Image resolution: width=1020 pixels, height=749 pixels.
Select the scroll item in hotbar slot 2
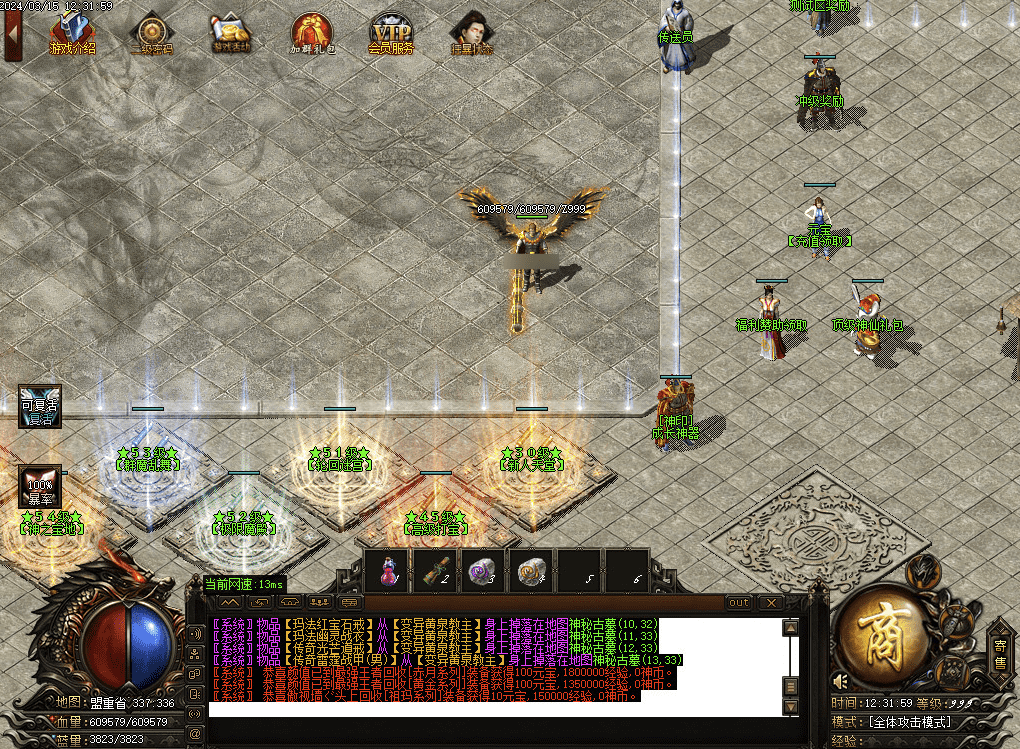tap(435, 572)
